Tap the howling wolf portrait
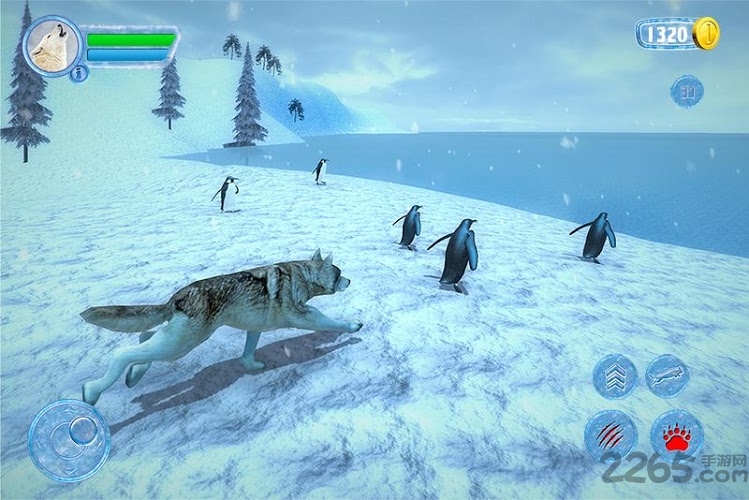The width and height of the screenshot is (749, 500). (51, 45)
